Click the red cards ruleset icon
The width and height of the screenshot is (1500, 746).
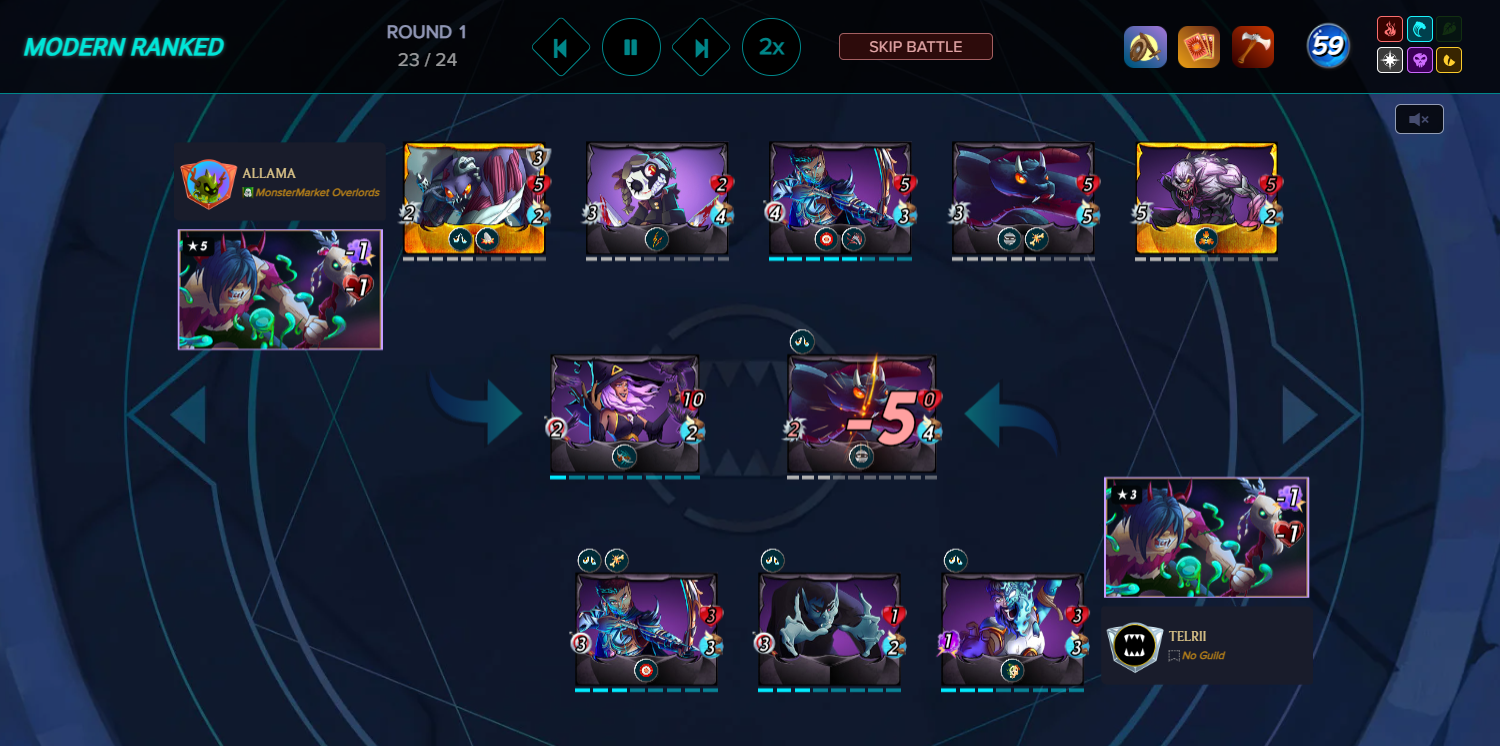[1199, 46]
